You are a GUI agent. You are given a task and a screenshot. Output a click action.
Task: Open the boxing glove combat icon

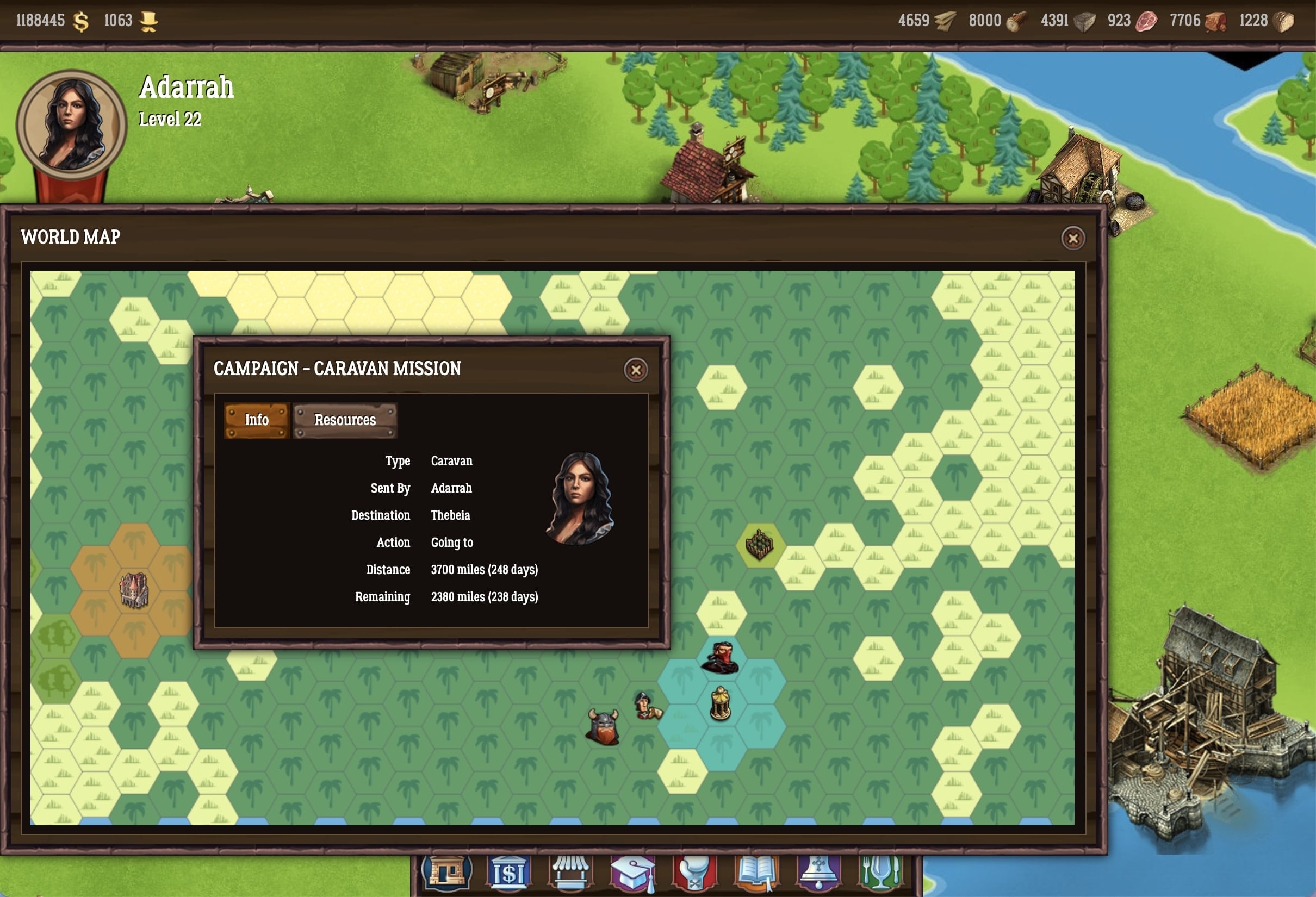(x=695, y=873)
